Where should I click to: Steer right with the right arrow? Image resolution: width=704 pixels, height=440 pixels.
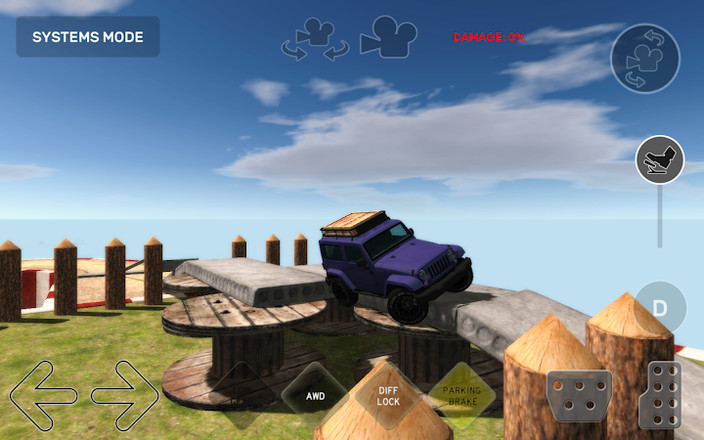pyautogui.click(x=124, y=394)
